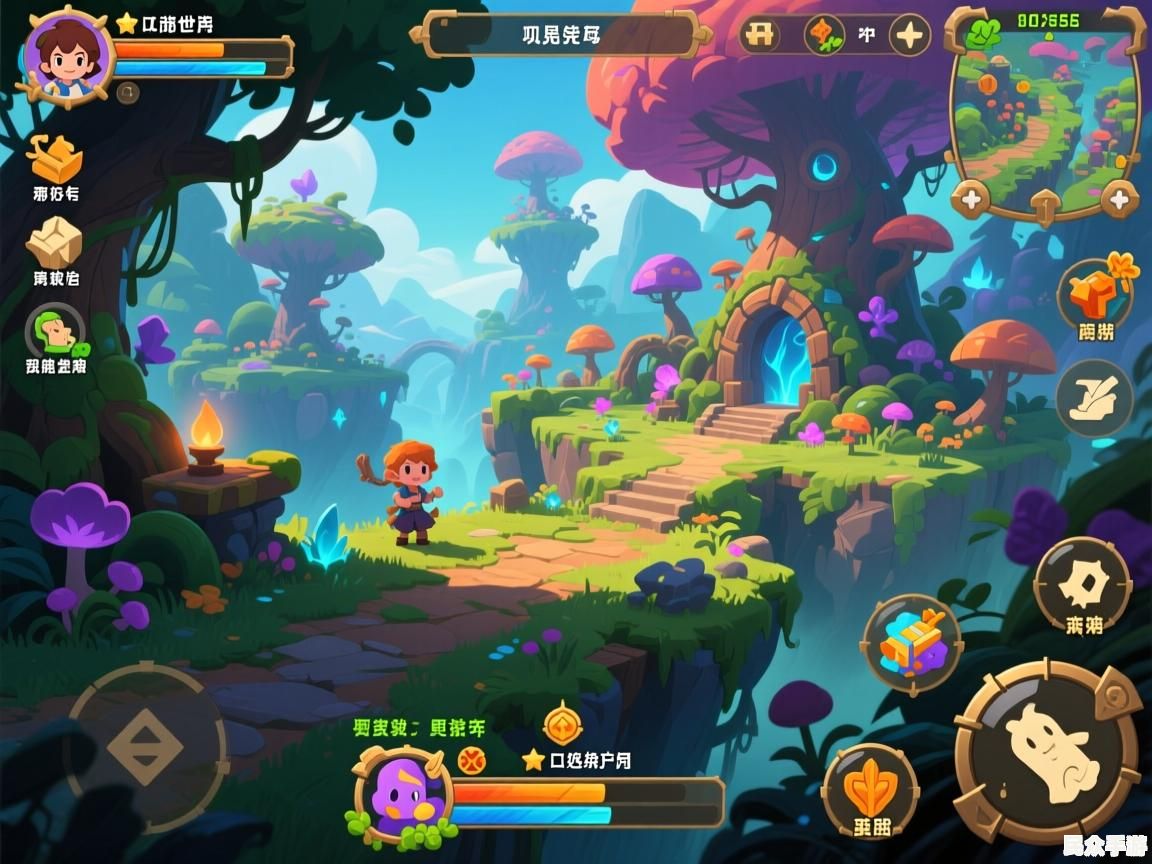Select the orange leaf currency icon

[823, 35]
